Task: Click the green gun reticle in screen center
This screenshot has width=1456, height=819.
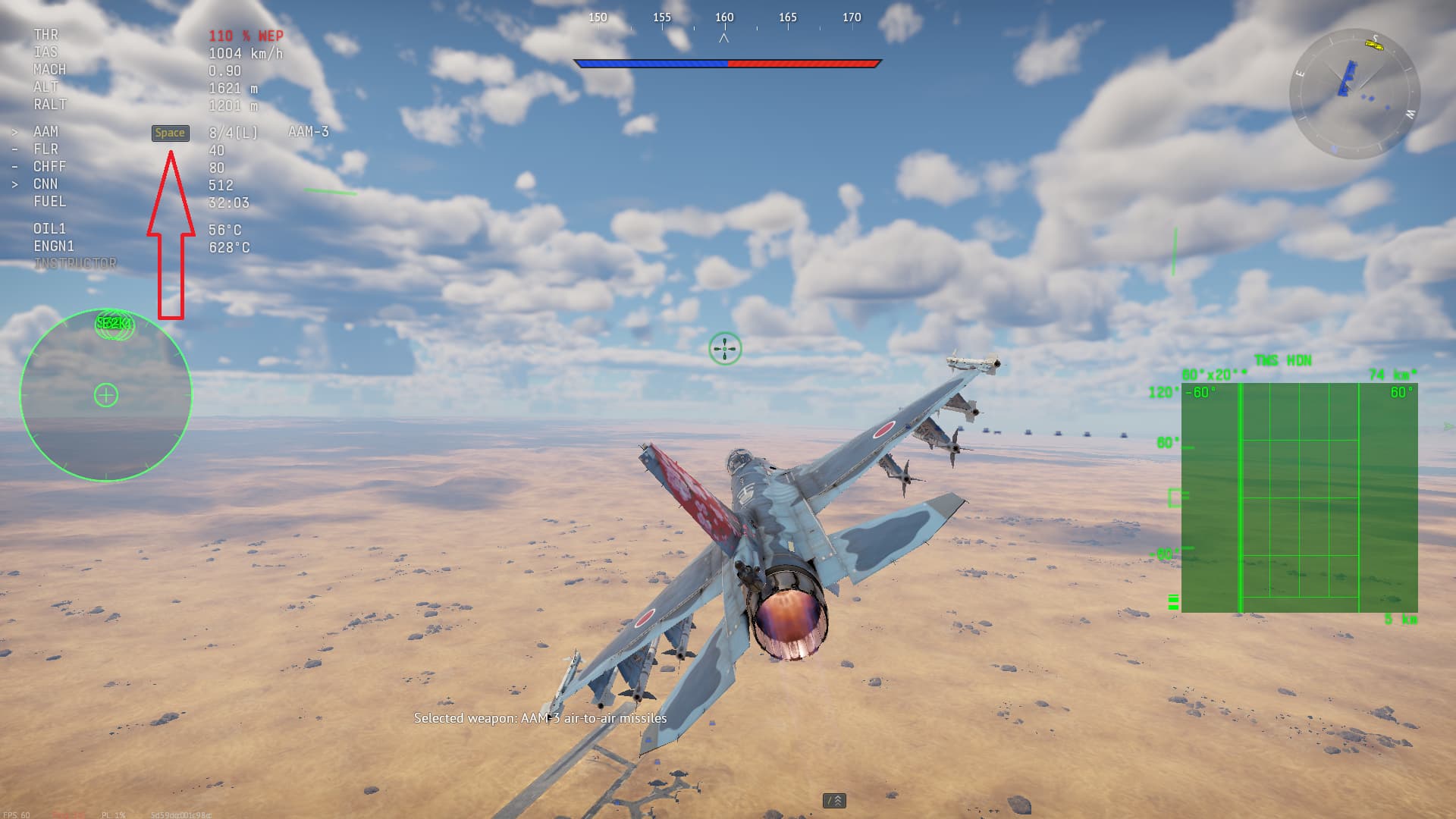Action: (724, 348)
